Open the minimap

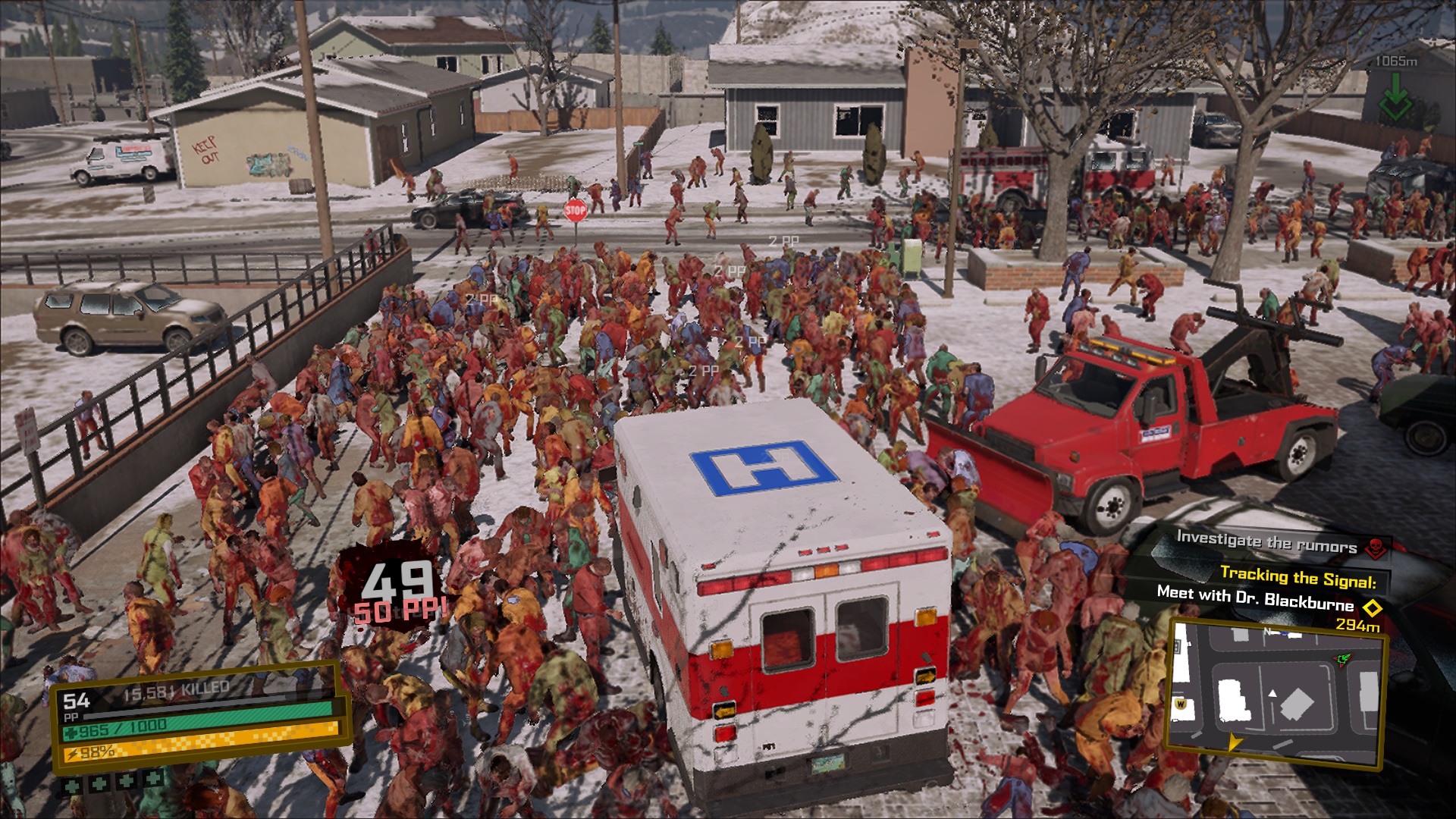(1276, 692)
